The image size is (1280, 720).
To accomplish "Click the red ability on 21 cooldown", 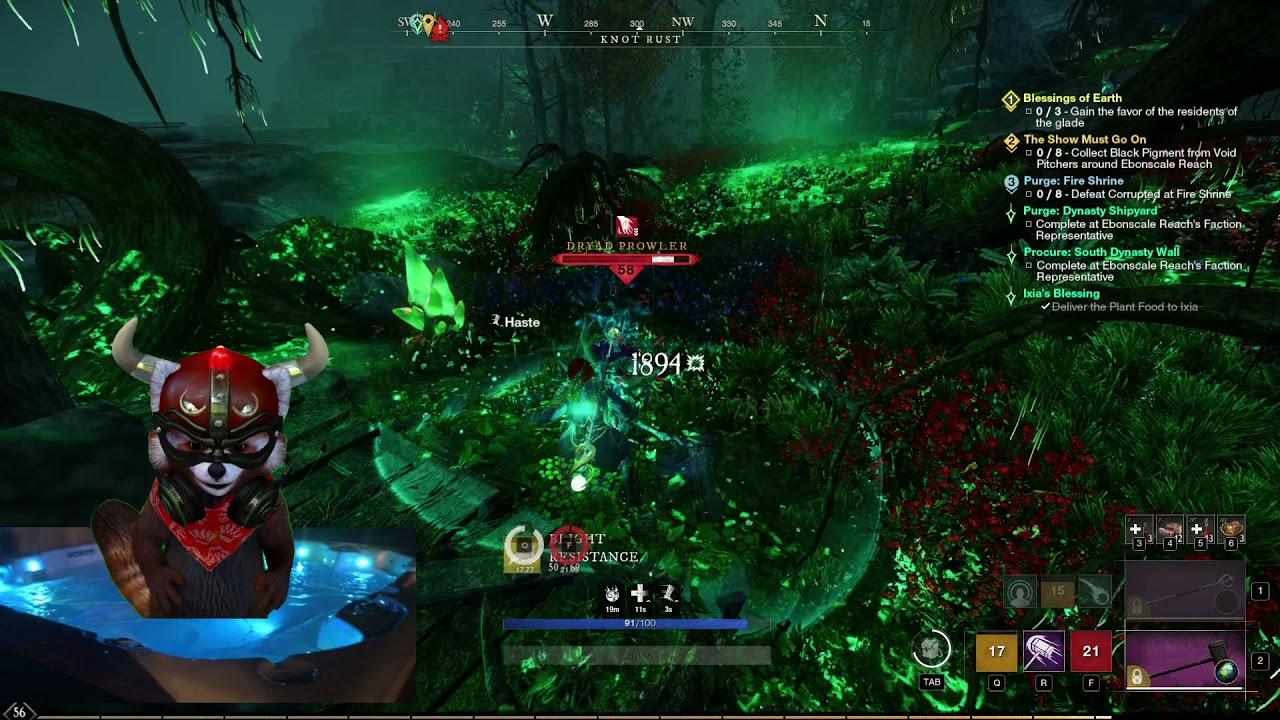I will tap(1090, 652).
